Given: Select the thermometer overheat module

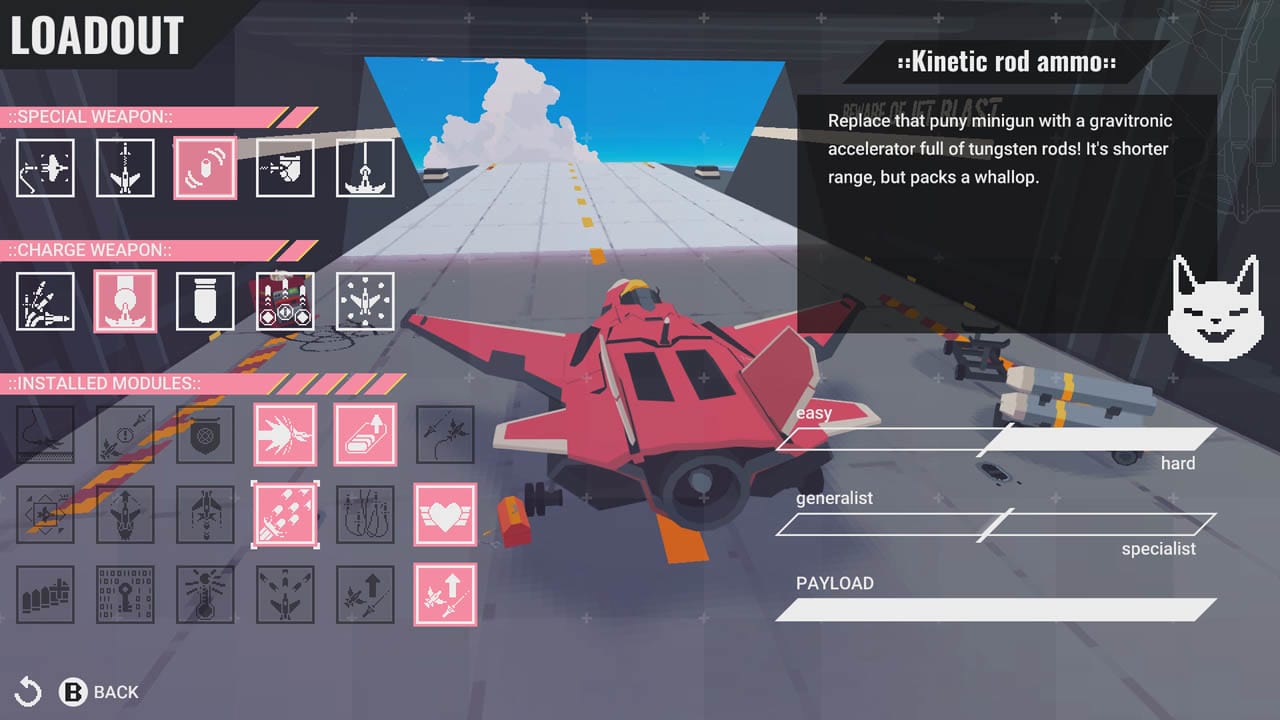Looking at the screenshot, I should 205,594.
